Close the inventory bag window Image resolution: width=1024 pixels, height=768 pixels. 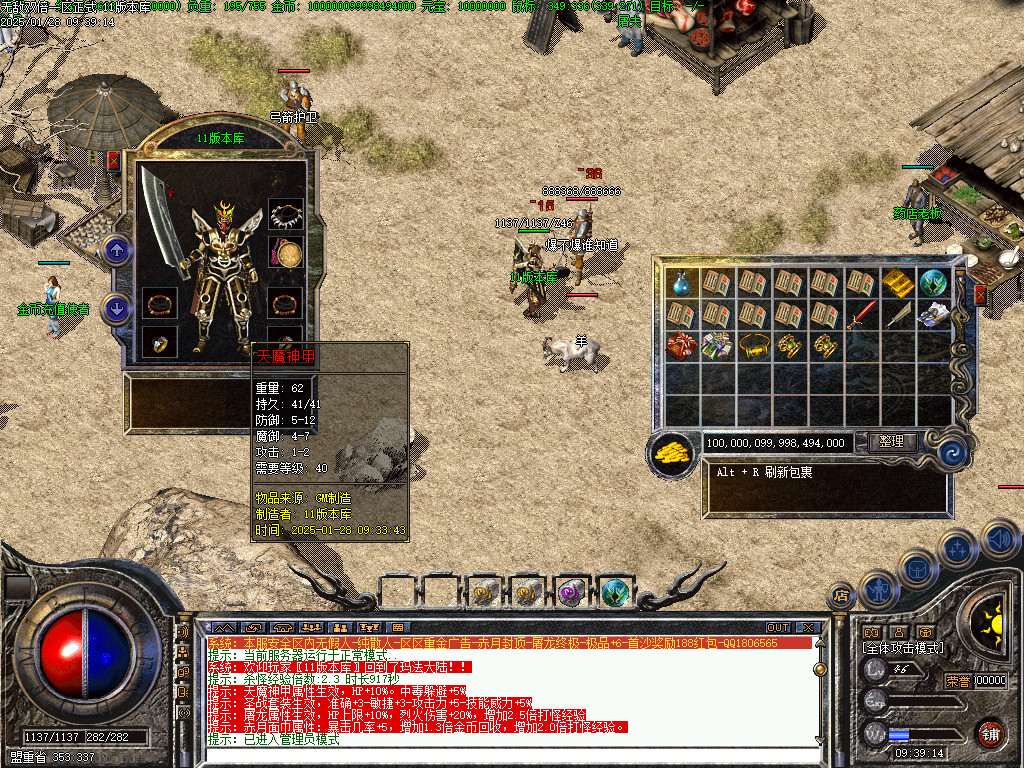click(980, 295)
